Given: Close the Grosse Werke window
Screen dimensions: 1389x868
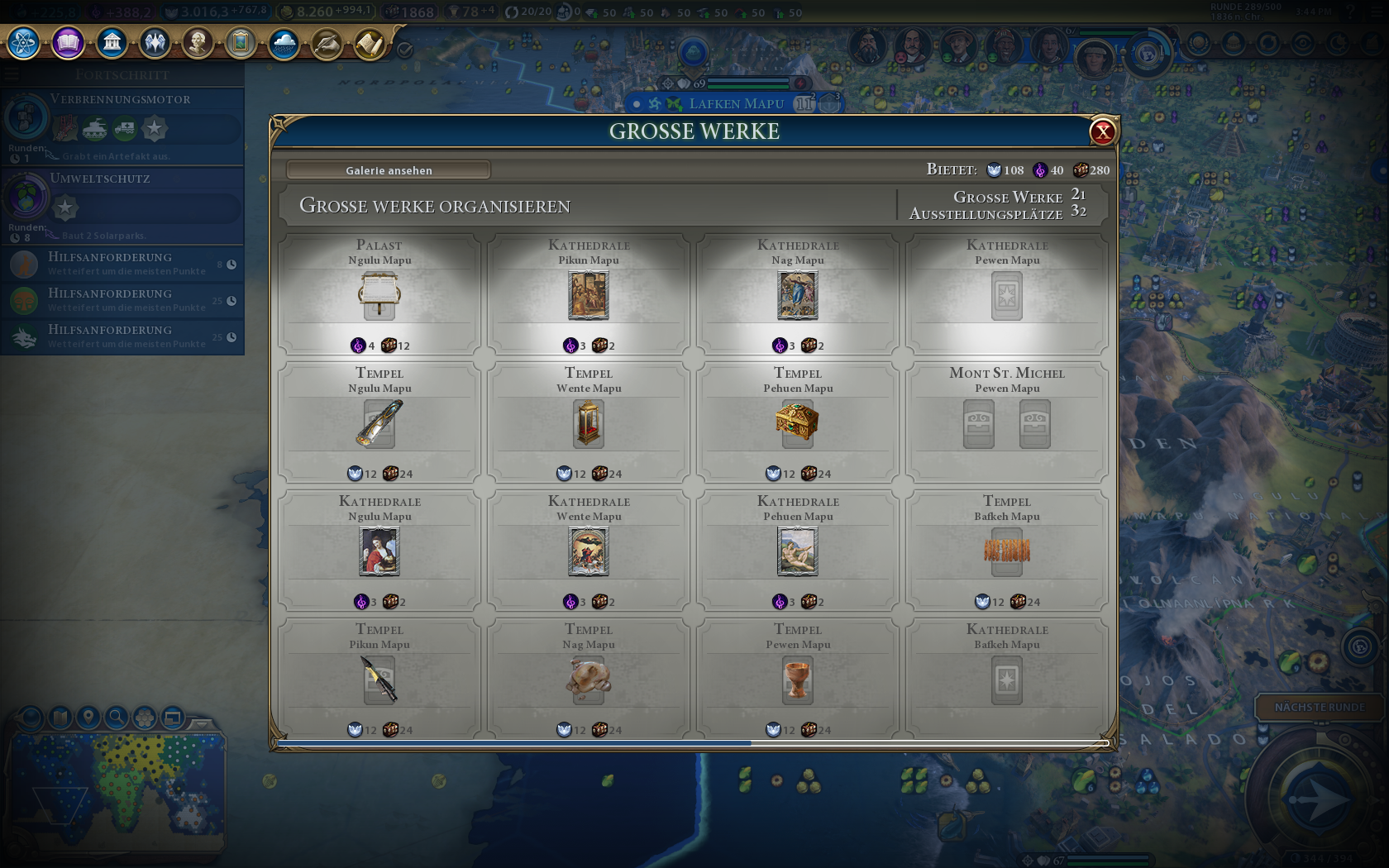Looking at the screenshot, I should click(x=1103, y=131).
